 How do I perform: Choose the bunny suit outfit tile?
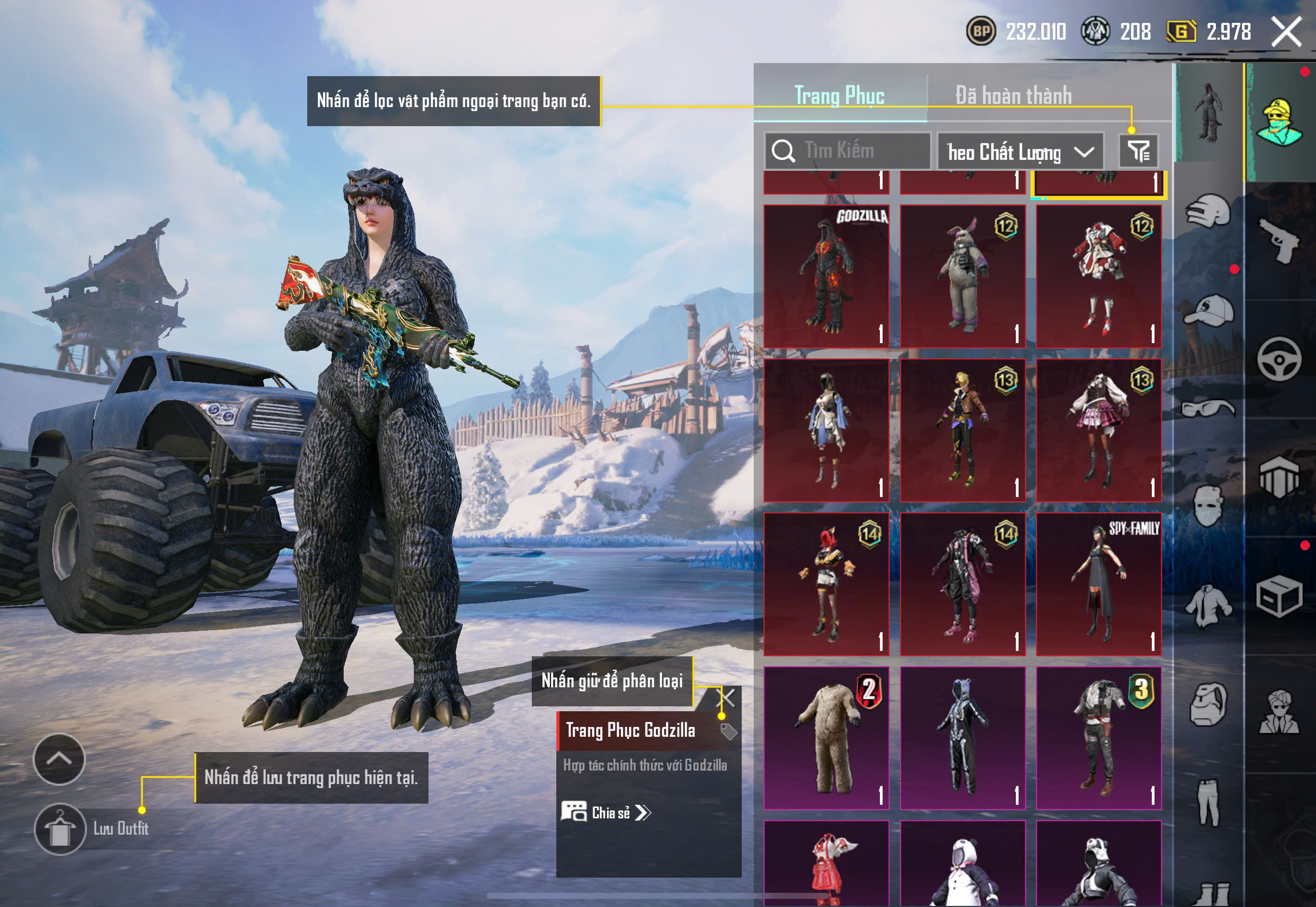[963, 276]
